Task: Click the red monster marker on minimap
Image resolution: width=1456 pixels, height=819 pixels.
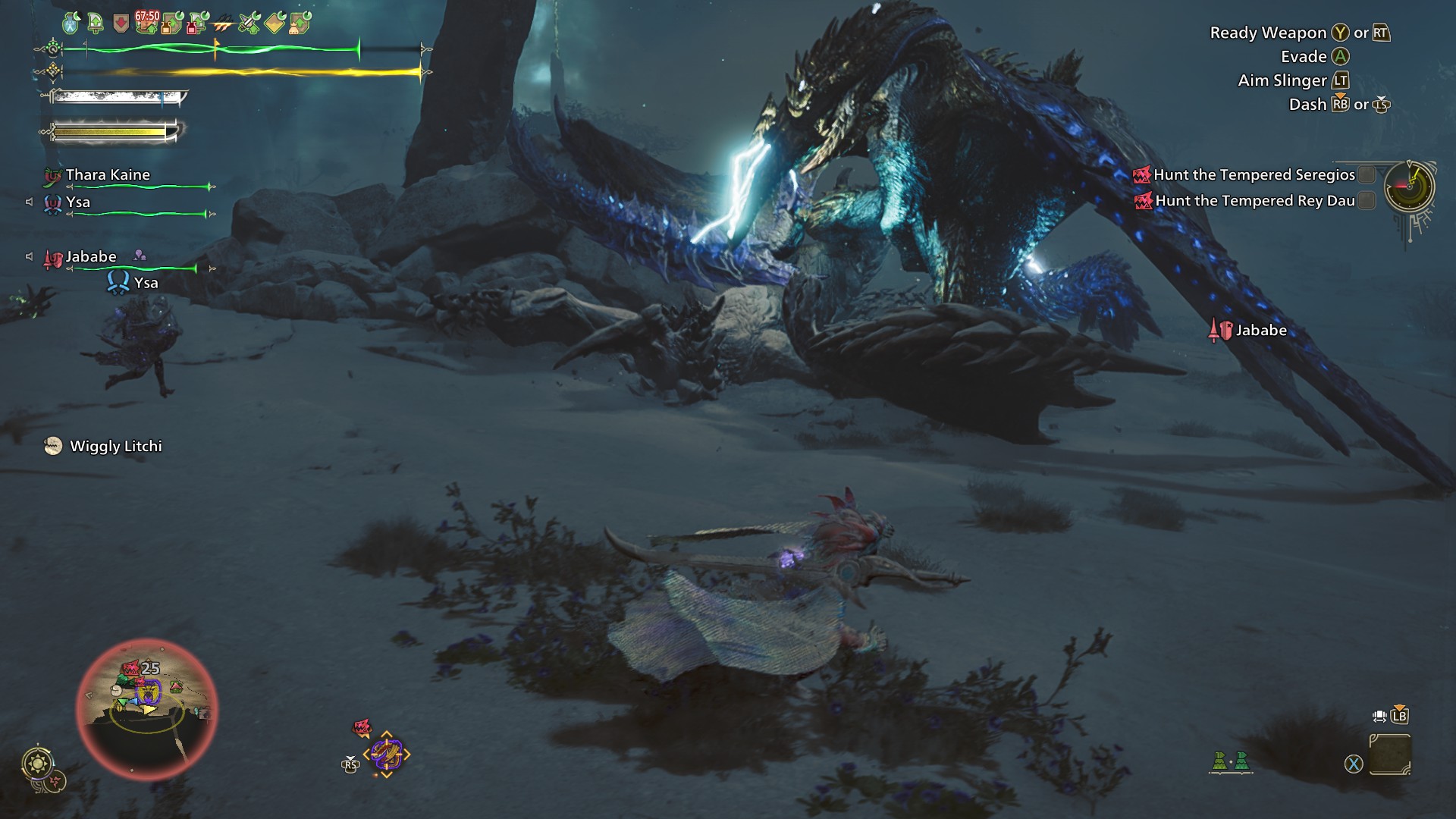Action: tap(131, 669)
